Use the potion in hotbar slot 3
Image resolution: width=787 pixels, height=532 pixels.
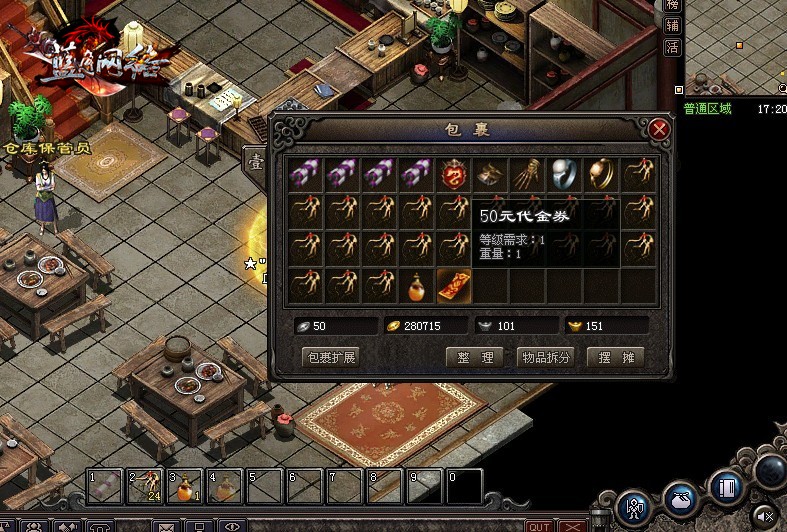[x=184, y=487]
